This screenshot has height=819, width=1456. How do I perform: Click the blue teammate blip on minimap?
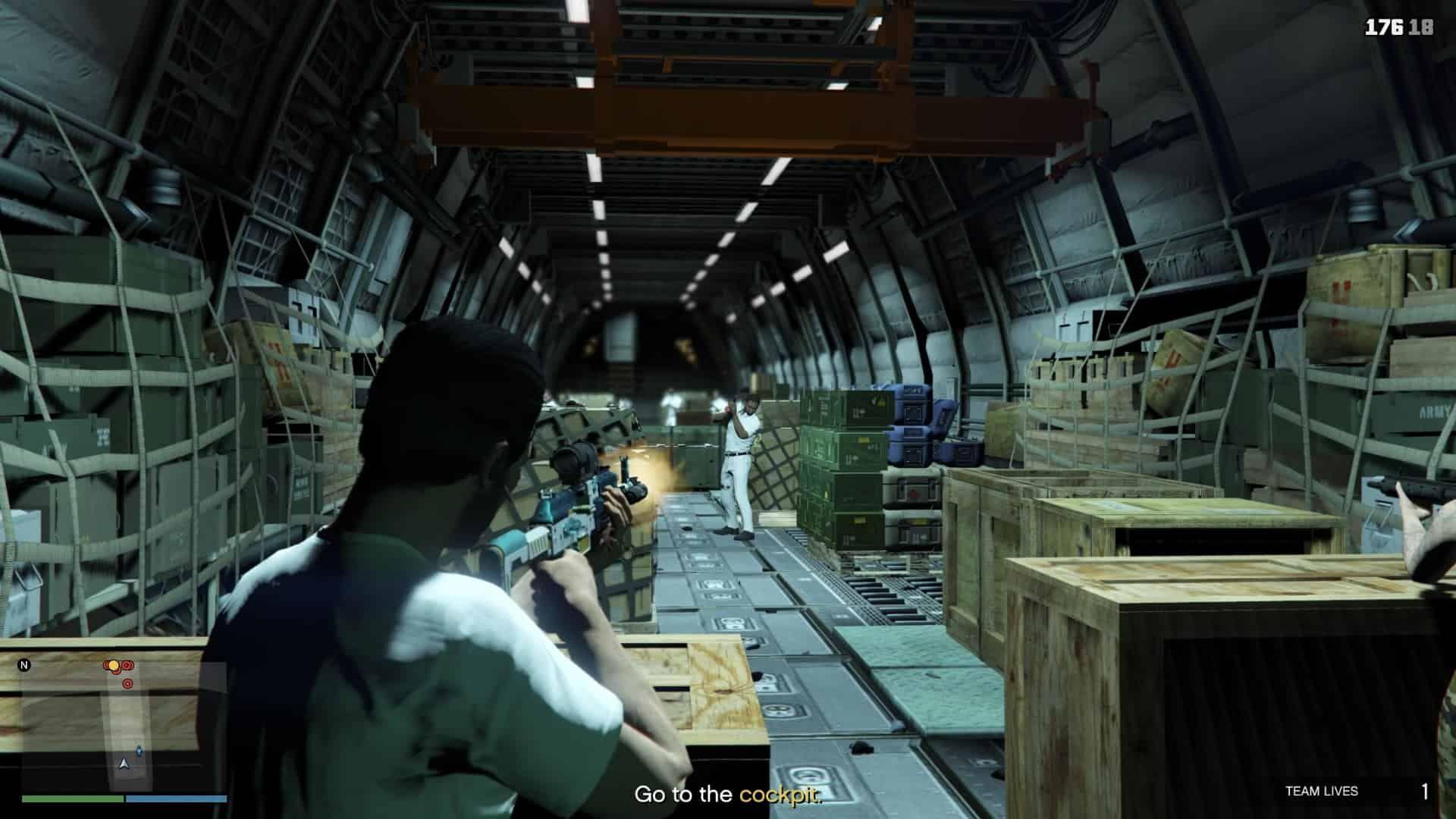point(139,751)
